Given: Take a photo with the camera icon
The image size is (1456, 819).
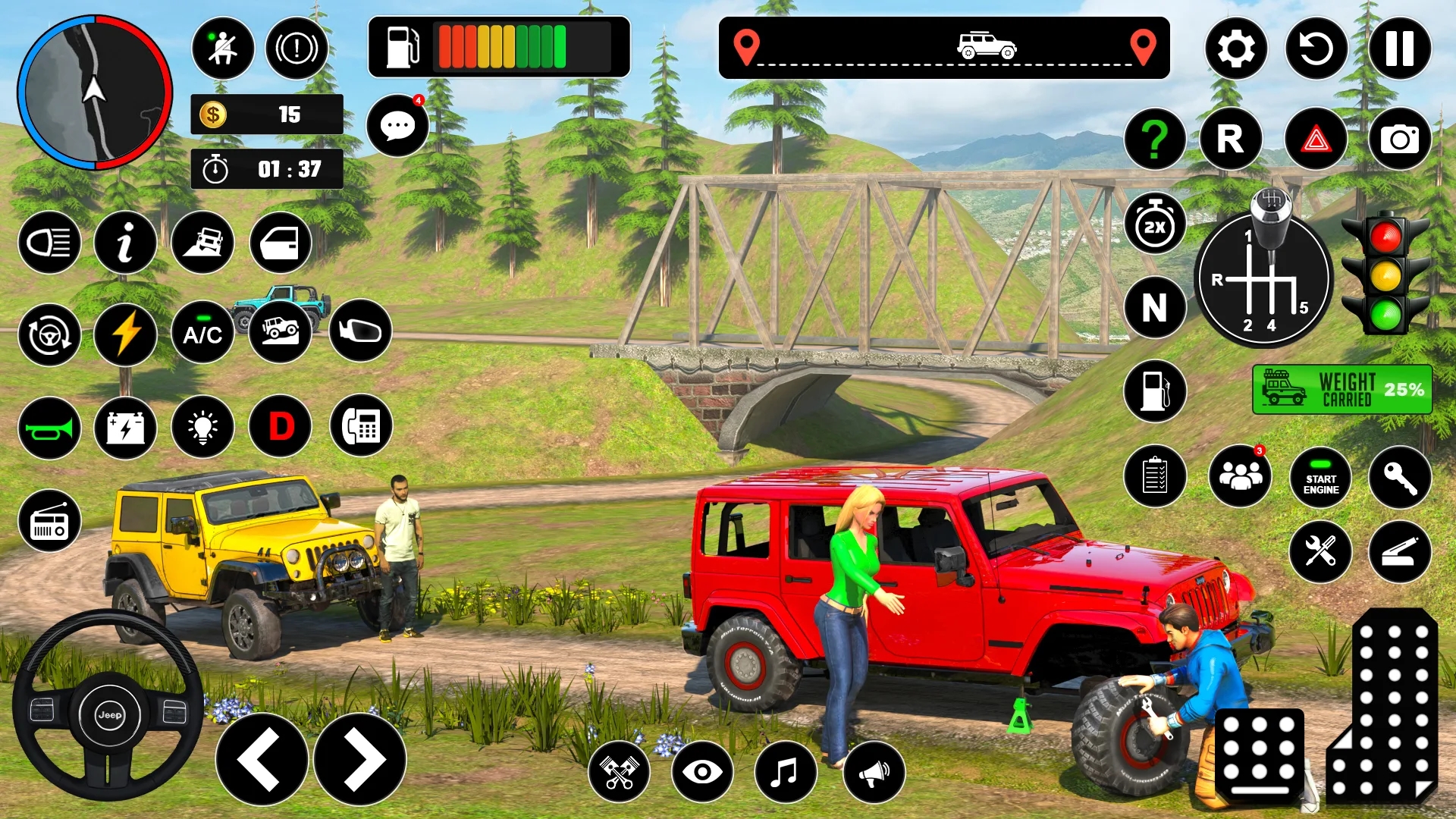Looking at the screenshot, I should (x=1399, y=140).
